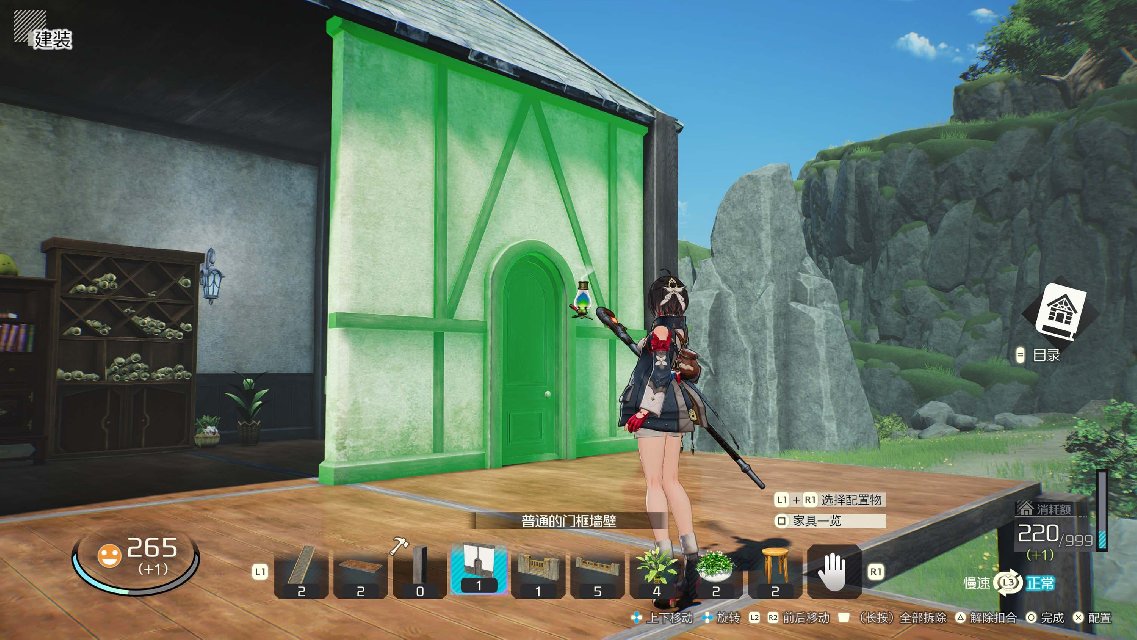Choose the flat wooden floor panel slot
This screenshot has width=1137, height=640.
[x=360, y=571]
